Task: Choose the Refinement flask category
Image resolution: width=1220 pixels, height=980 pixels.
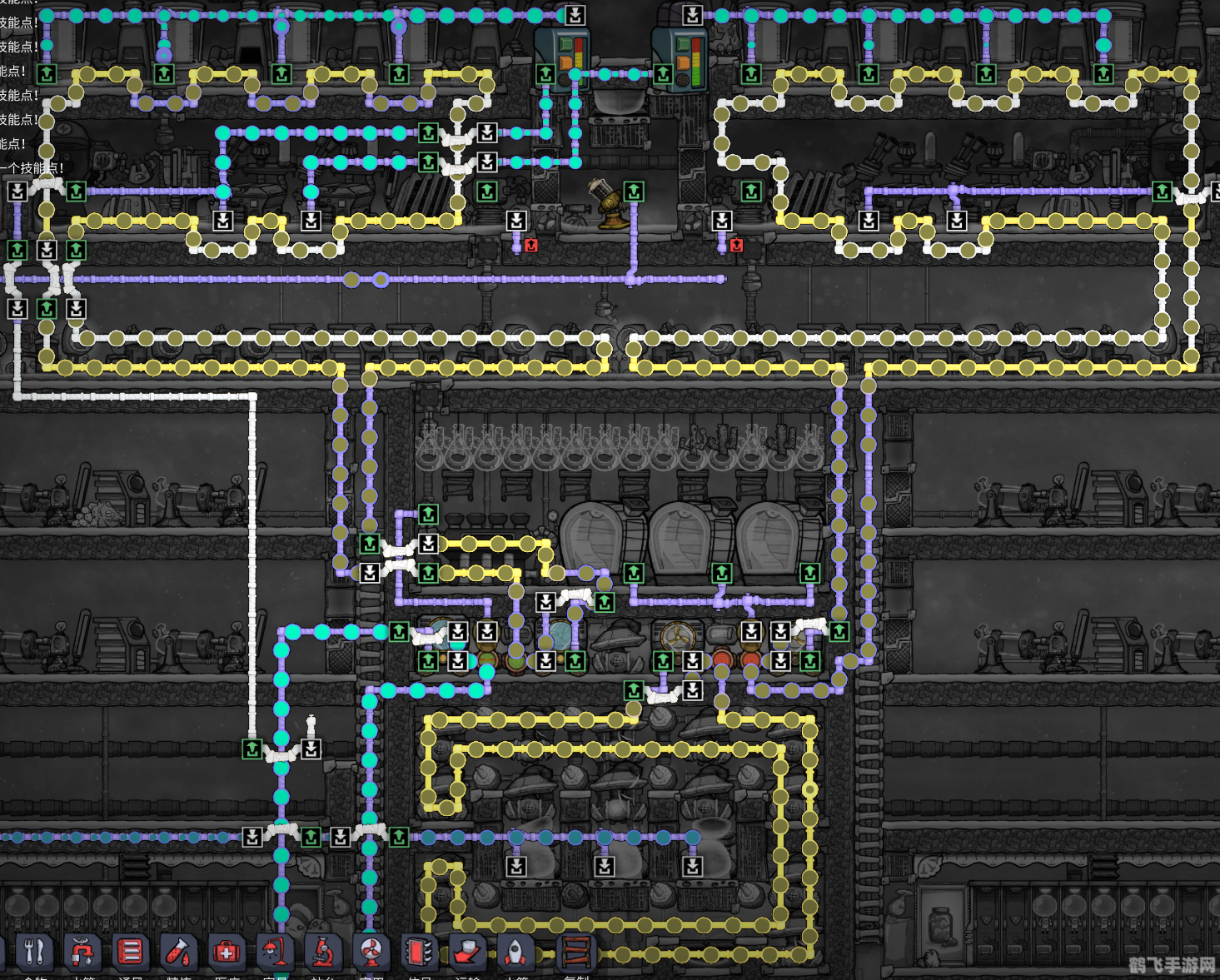Action: coord(178,951)
